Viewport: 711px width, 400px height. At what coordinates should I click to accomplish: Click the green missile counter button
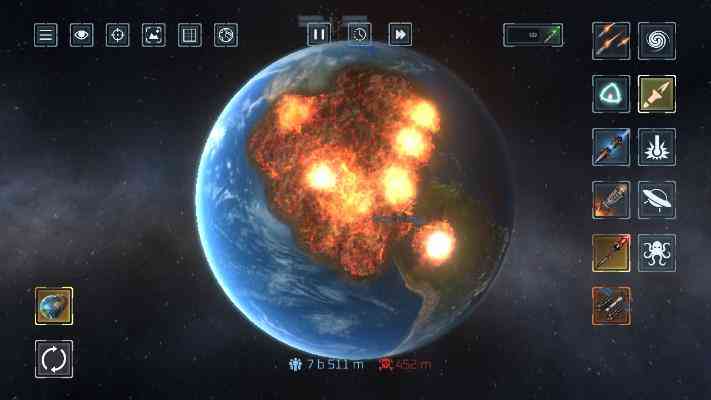(x=533, y=35)
